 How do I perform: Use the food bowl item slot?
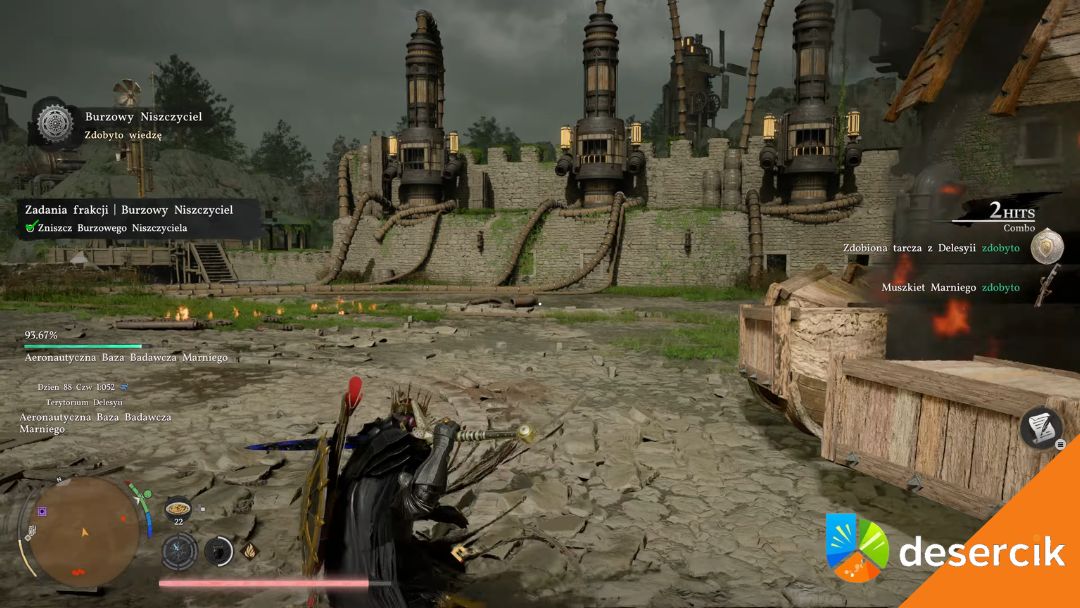click(x=177, y=507)
